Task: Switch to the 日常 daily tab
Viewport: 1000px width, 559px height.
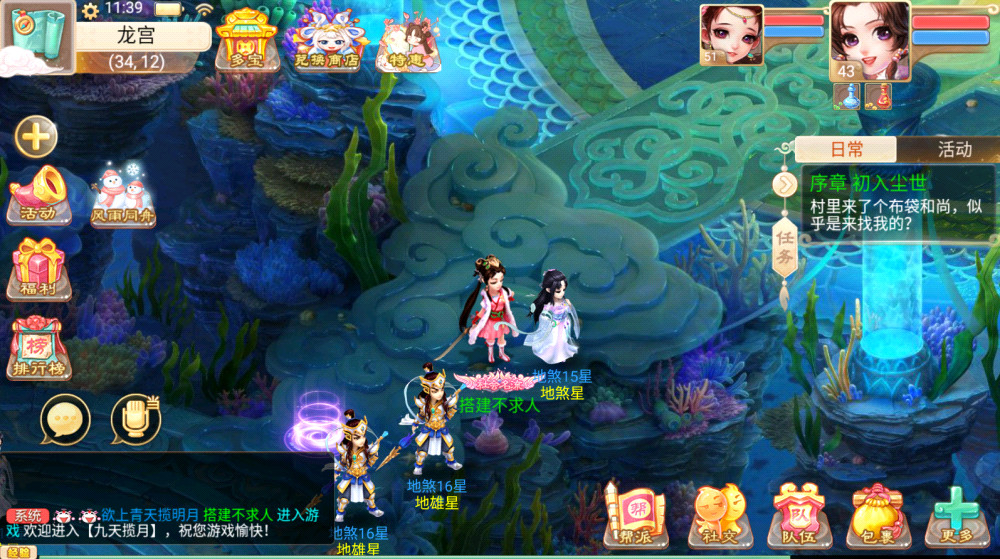Action: pyautogui.click(x=846, y=150)
